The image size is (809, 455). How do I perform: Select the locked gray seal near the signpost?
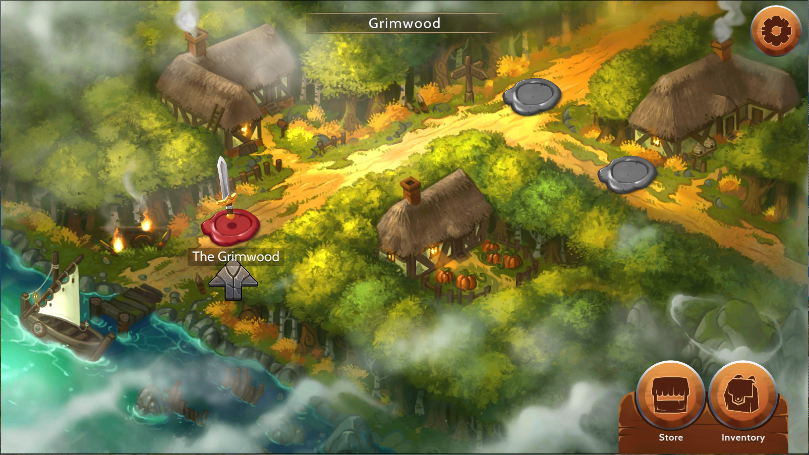[532, 94]
